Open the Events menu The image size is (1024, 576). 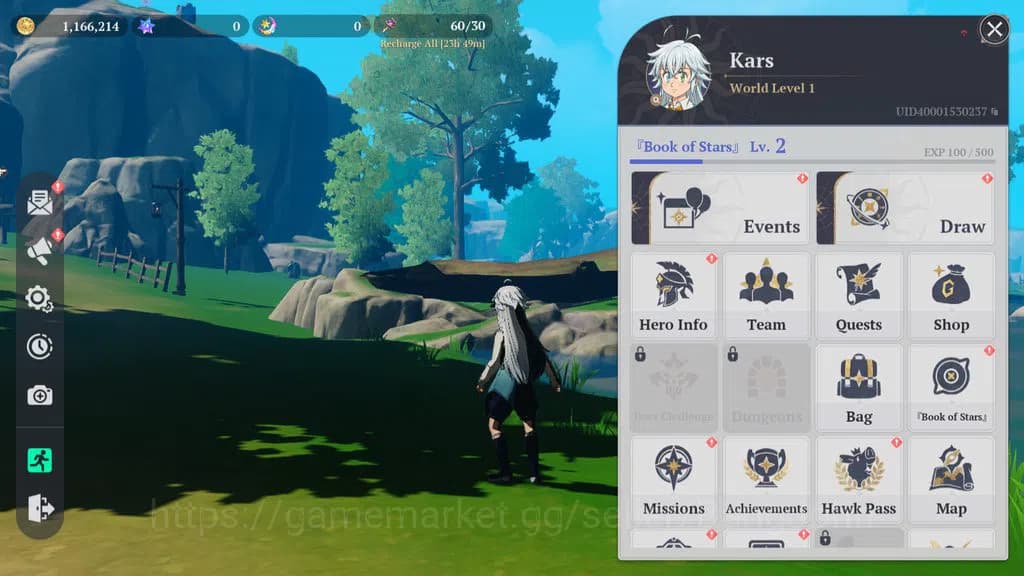721,208
